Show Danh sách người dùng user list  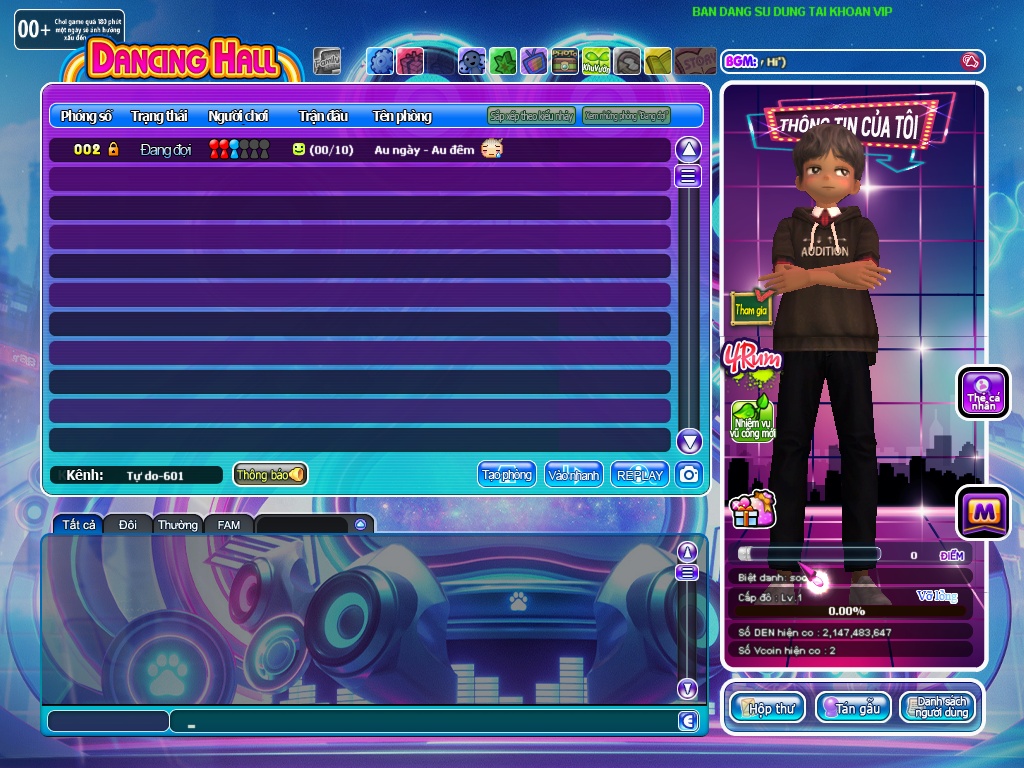[x=937, y=708]
